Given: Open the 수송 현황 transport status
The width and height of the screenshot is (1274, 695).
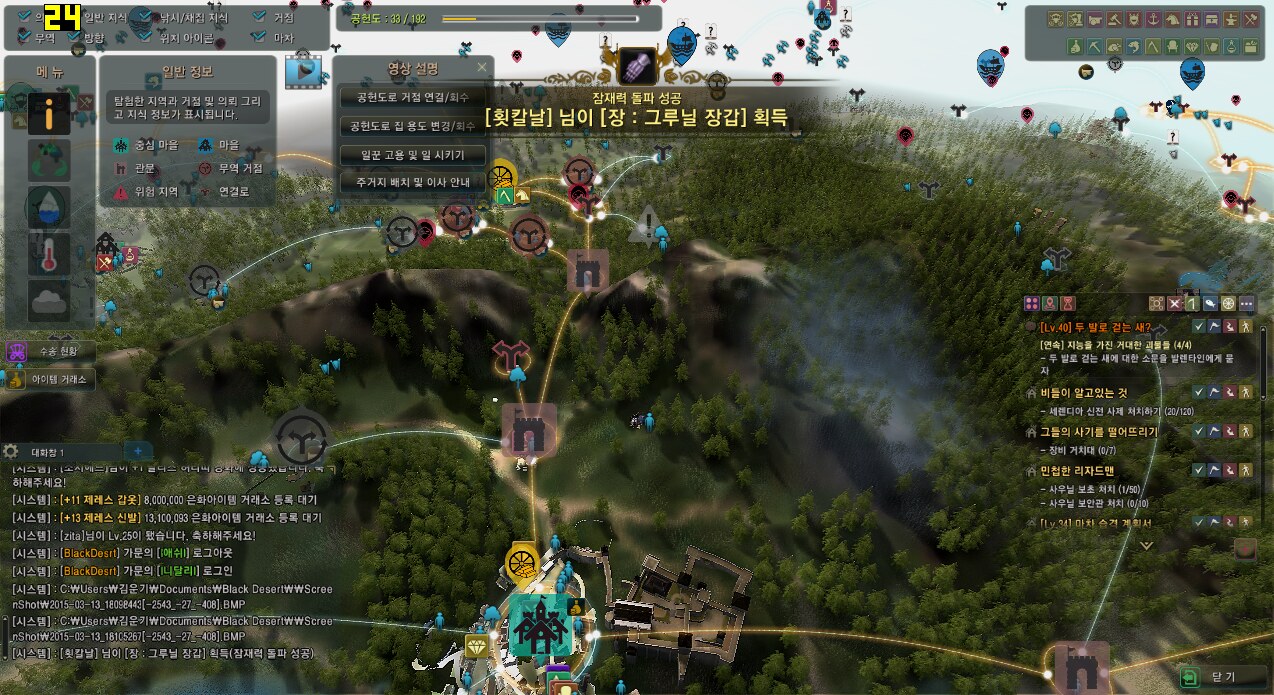Looking at the screenshot, I should [50, 352].
